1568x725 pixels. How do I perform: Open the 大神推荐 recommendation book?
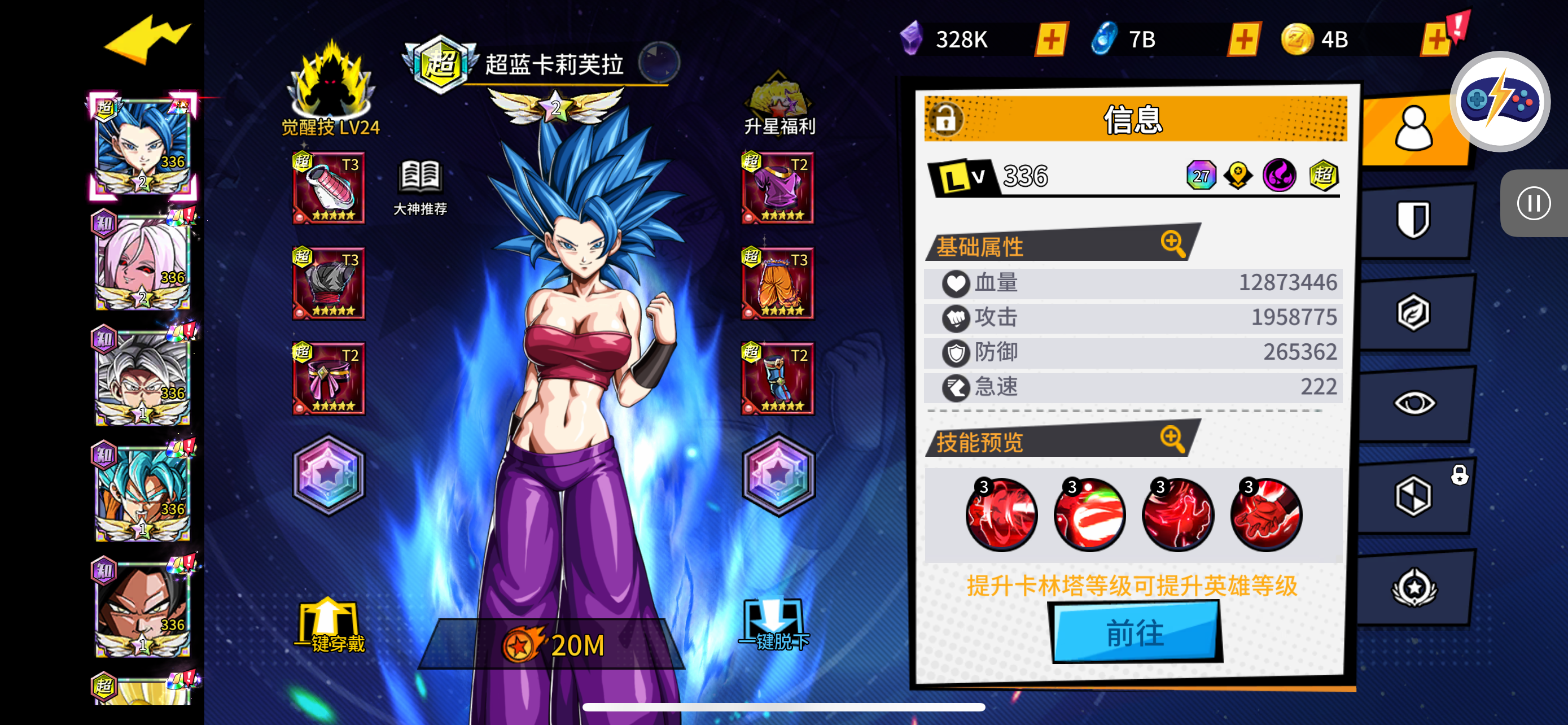coord(420,187)
